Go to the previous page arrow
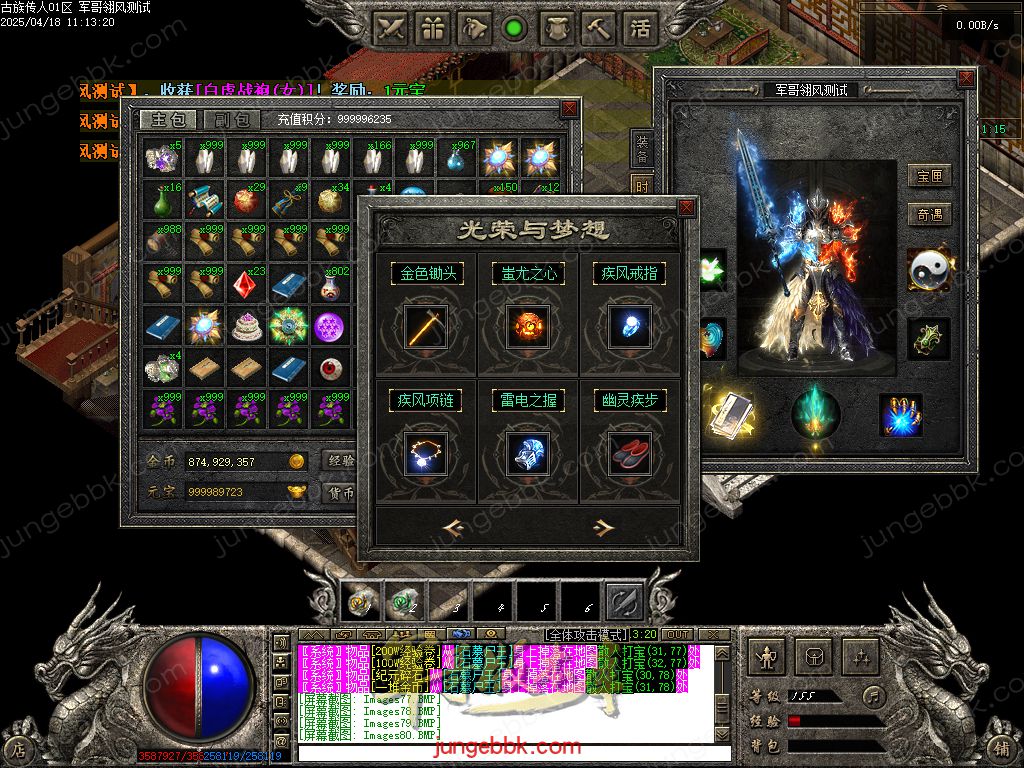 click(x=453, y=528)
